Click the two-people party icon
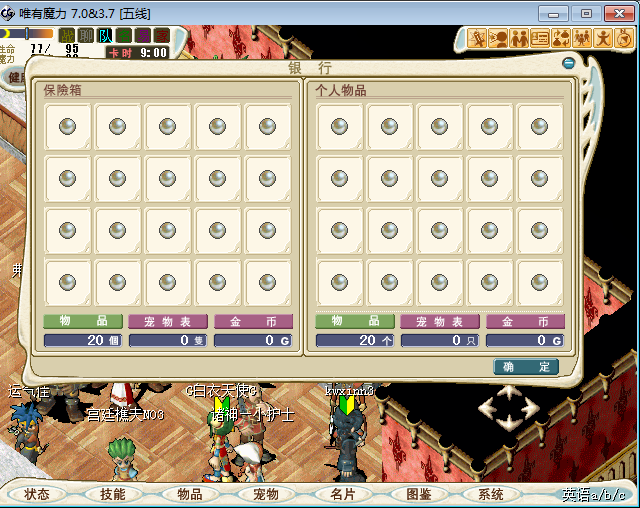Screen dimensions: 640x508 (521, 38)
